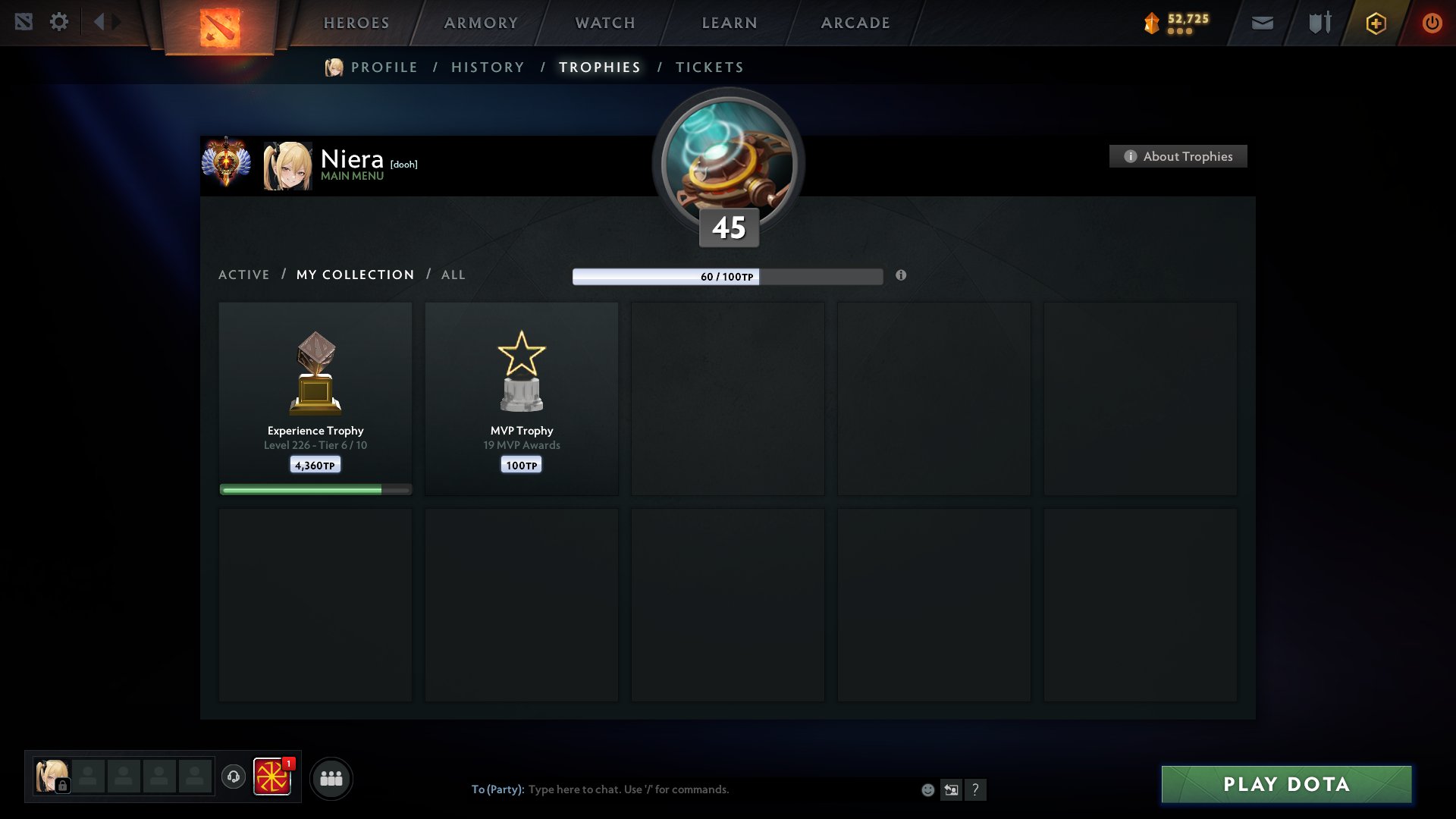Open the mail notifications inbox icon
Screen dimensions: 1456x819
[x=1263, y=23]
